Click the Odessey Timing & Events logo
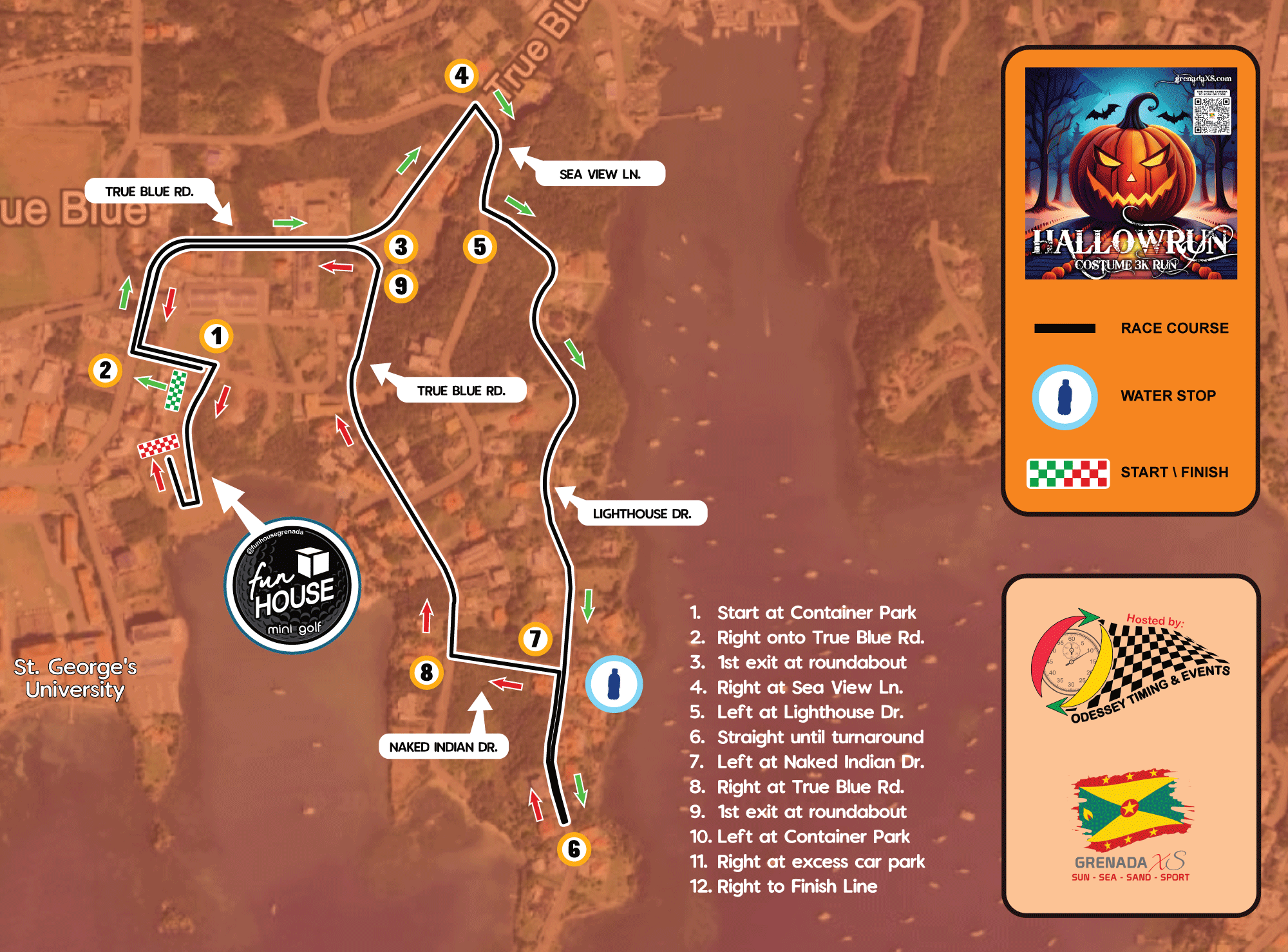Viewport: 1288px width, 952px height. pyautogui.click(x=1130, y=666)
